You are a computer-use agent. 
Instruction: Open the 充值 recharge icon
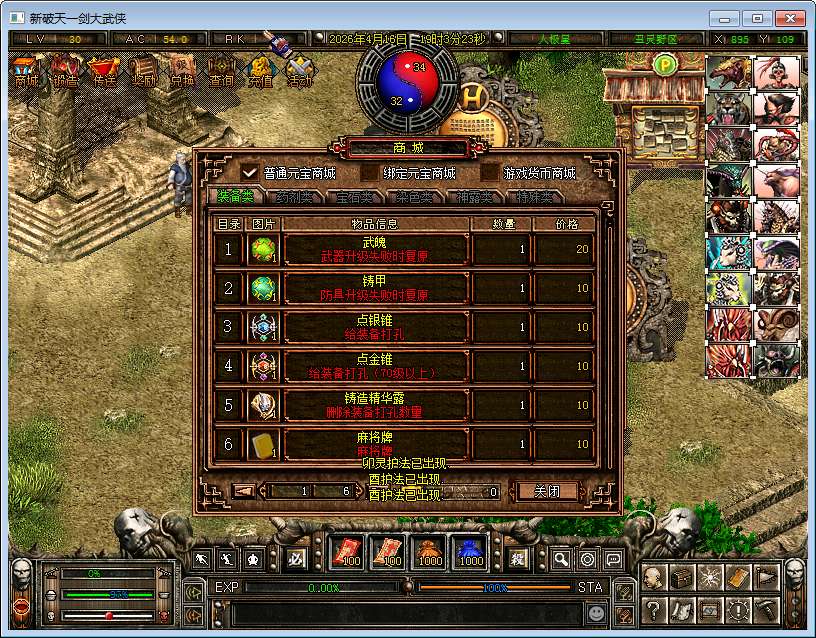coord(260,71)
